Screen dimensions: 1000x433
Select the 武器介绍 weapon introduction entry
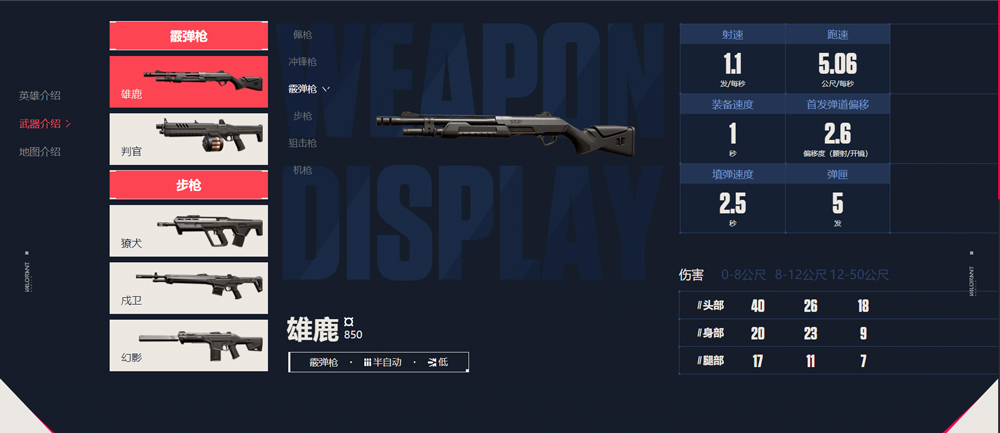click(x=41, y=124)
